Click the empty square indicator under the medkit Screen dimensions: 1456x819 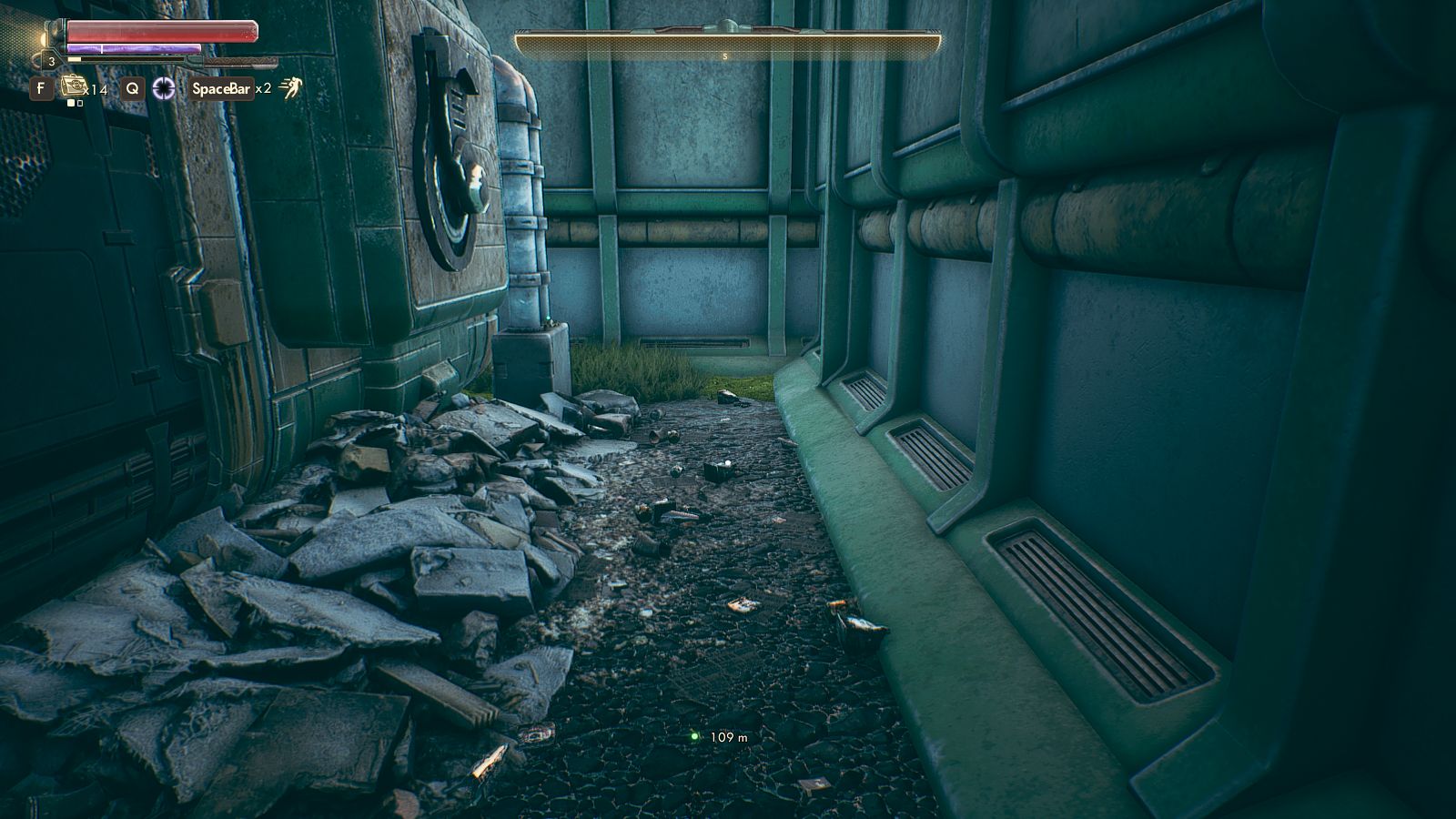point(80,103)
